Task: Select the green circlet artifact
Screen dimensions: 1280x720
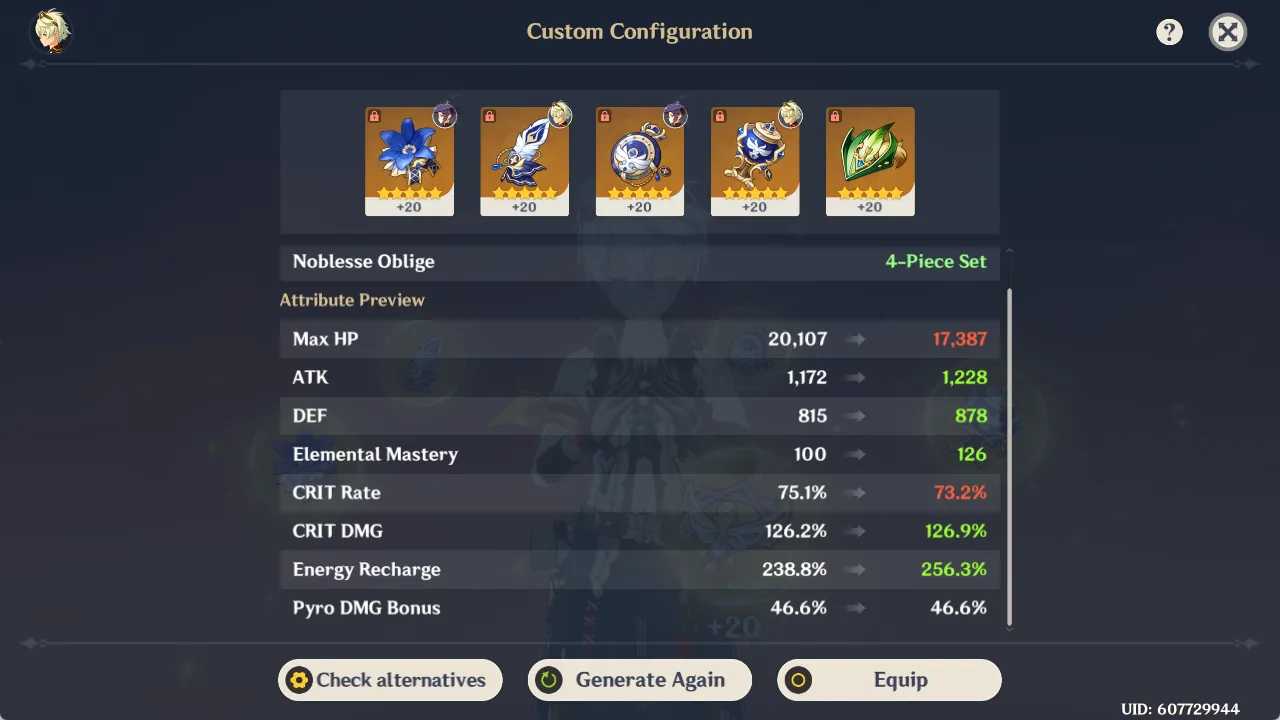Action: (x=869, y=160)
